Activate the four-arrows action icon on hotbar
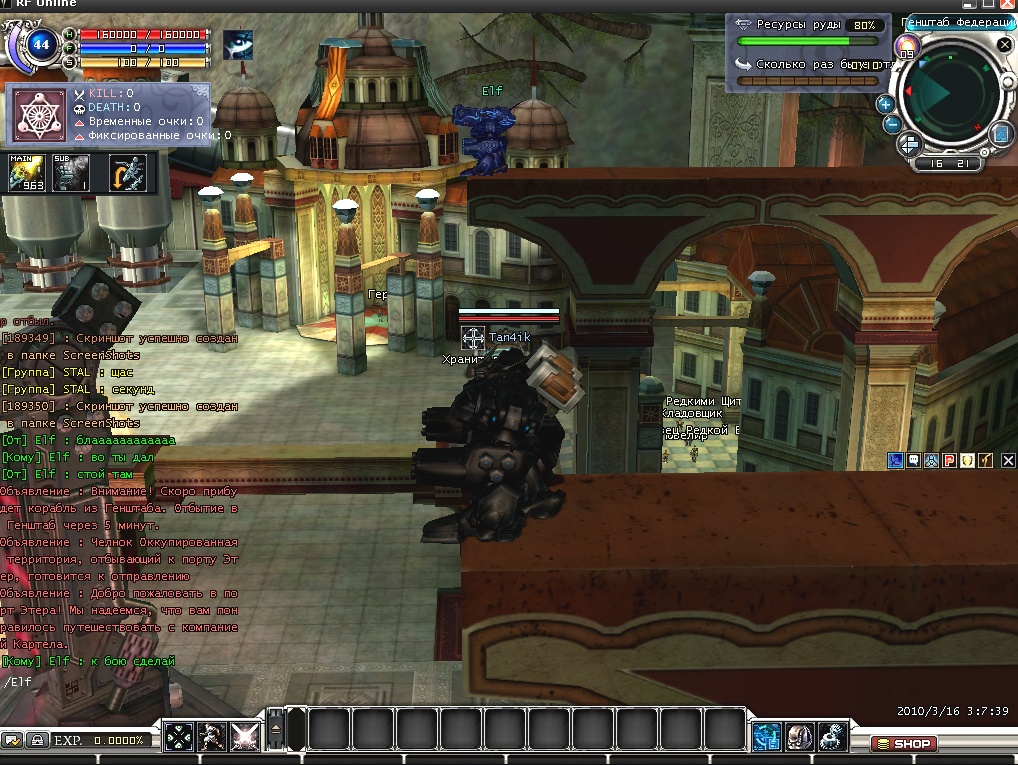This screenshot has height=765, width=1018. pyautogui.click(x=179, y=737)
